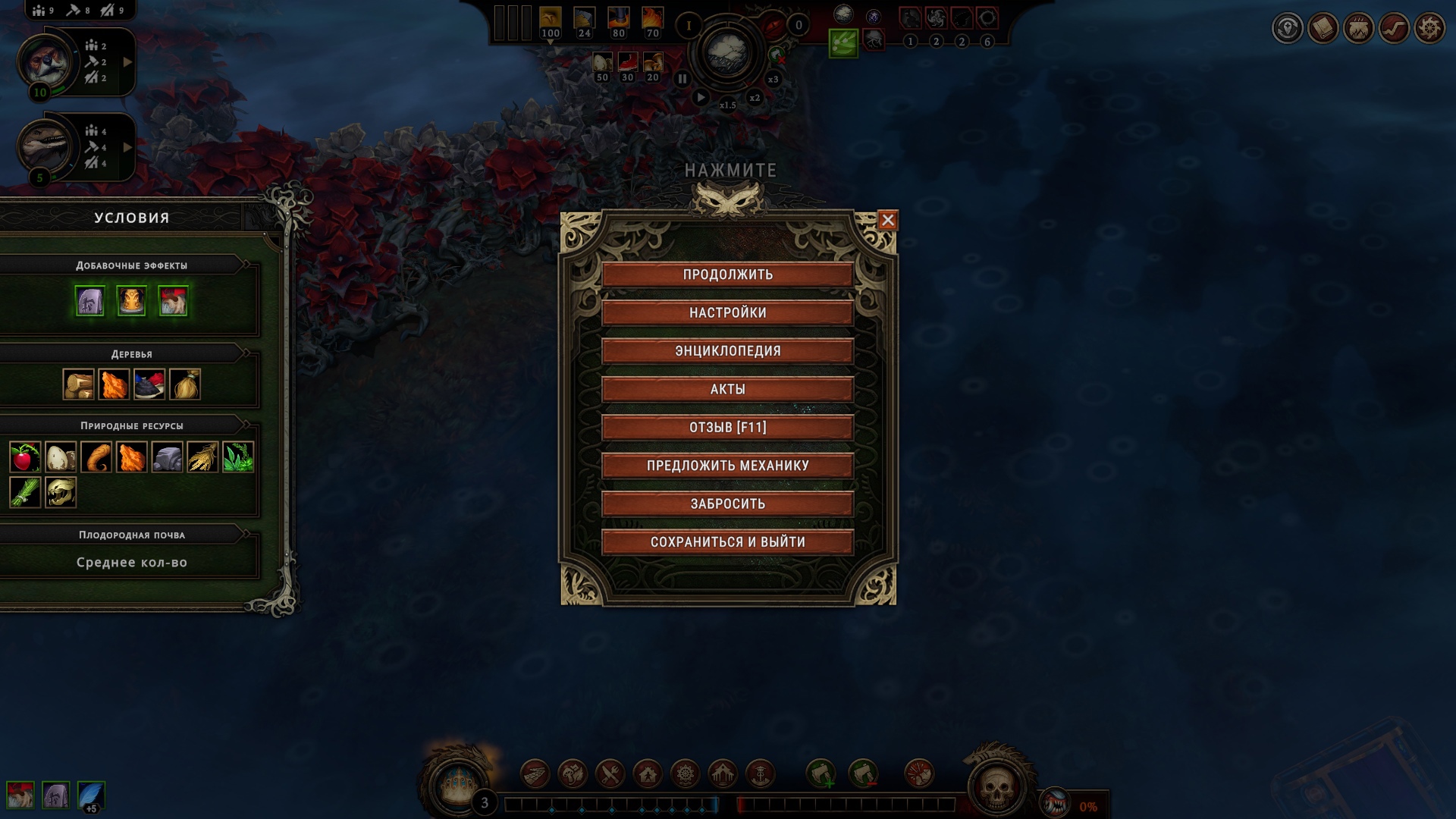Toggle the game pause control
The image size is (1456, 819).
(682, 78)
